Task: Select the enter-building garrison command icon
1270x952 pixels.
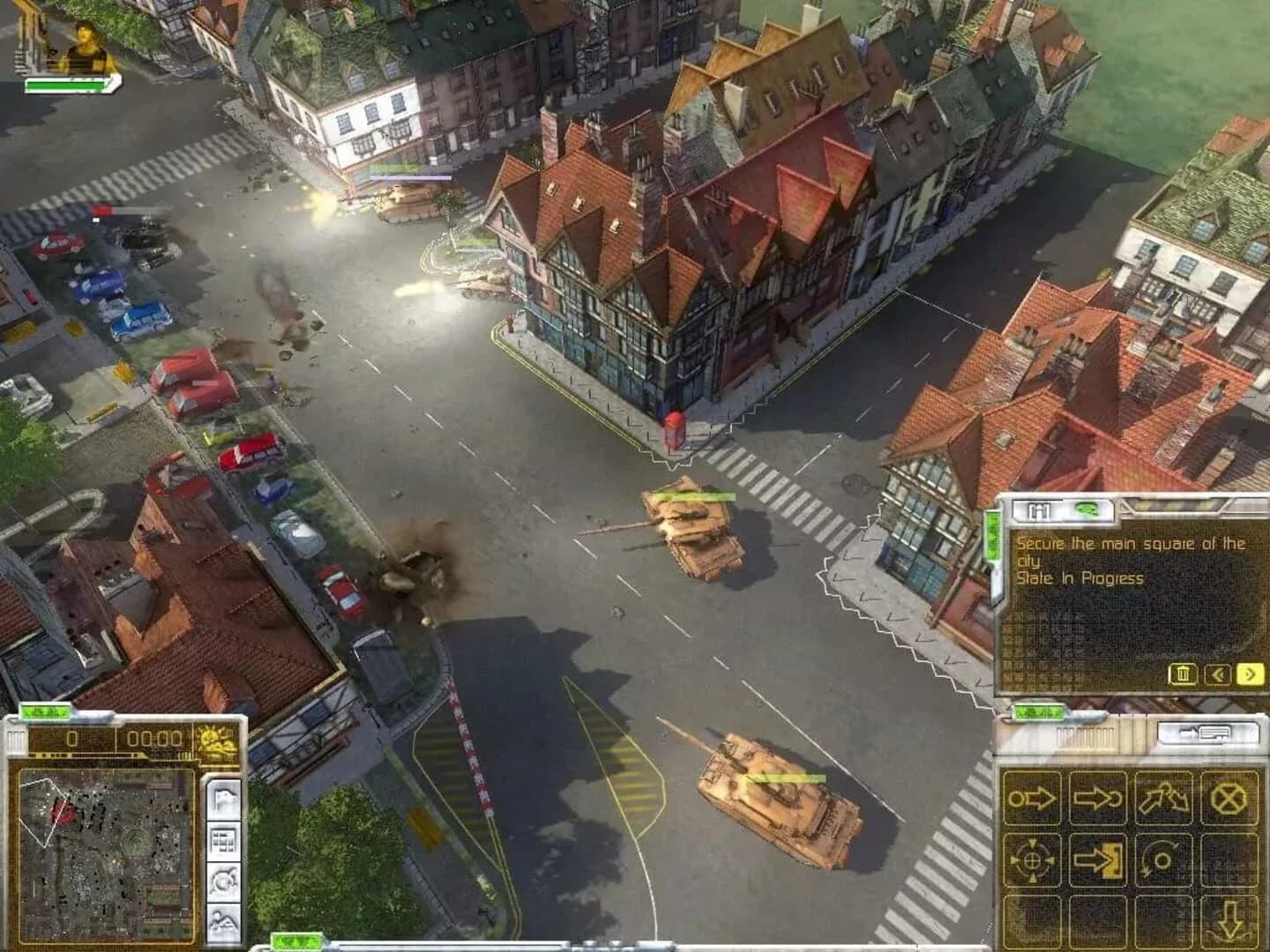Action: point(1097,860)
